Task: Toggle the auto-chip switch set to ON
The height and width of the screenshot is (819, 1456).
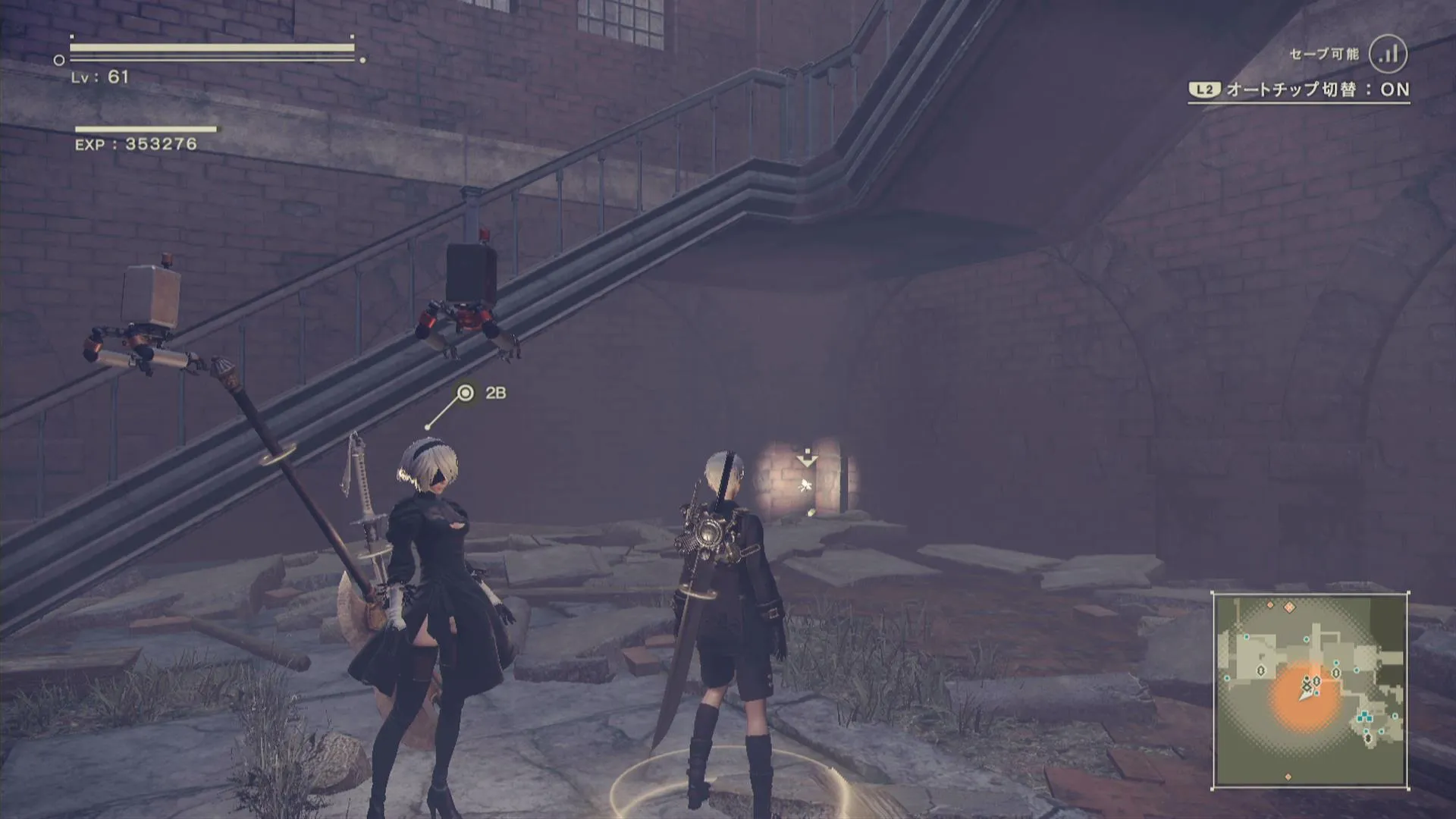Action: pyautogui.click(x=1299, y=90)
